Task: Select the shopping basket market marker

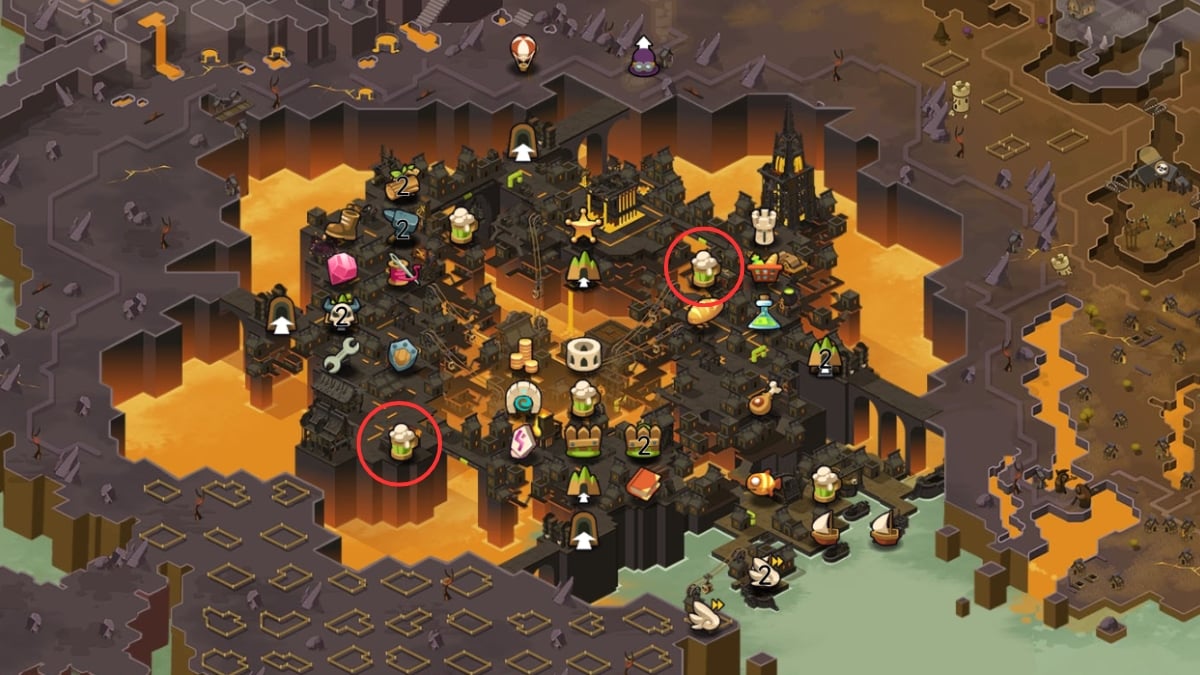Action: point(762,268)
